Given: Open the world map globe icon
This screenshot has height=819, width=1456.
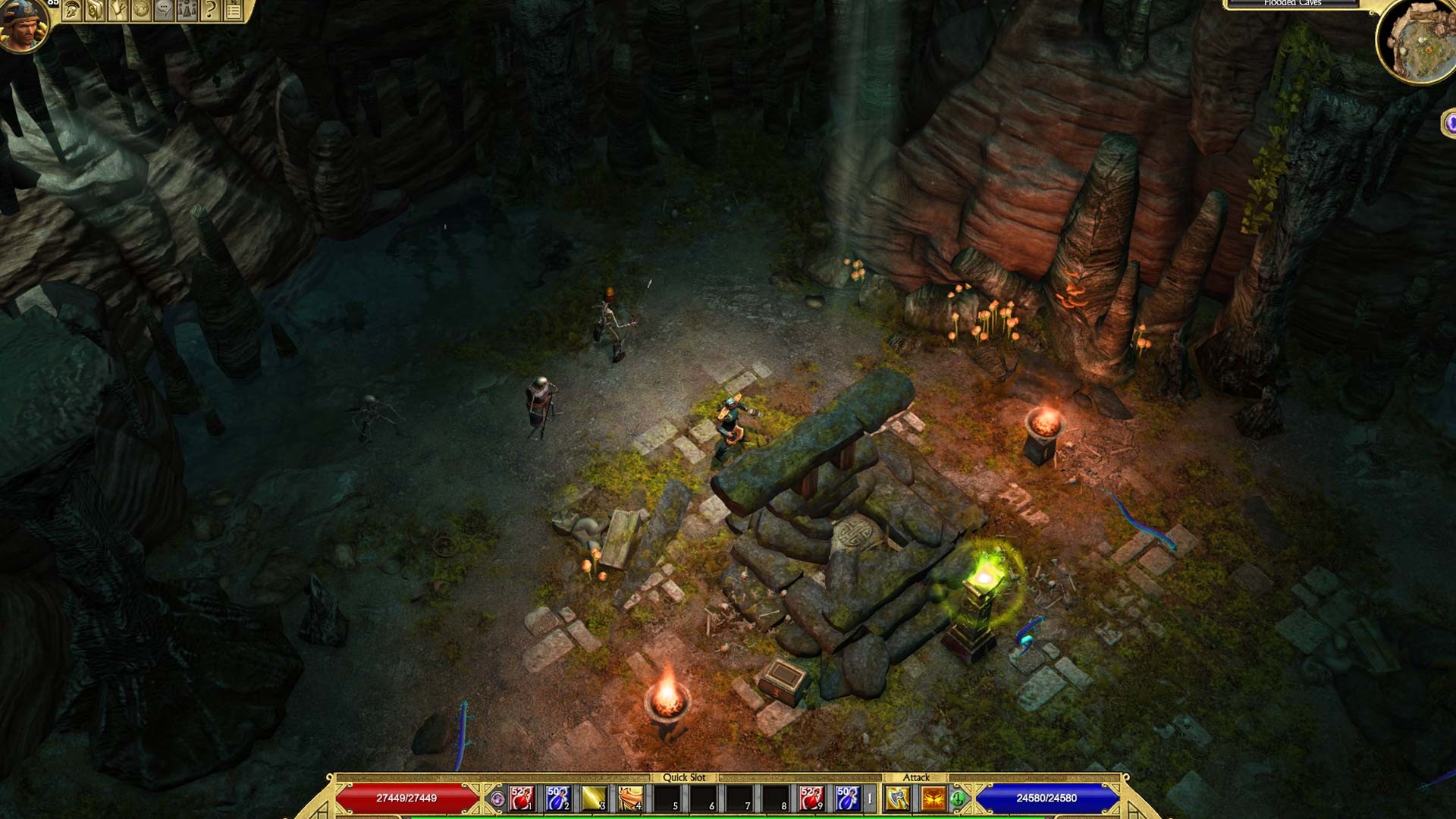Looking at the screenshot, I should tap(142, 11).
